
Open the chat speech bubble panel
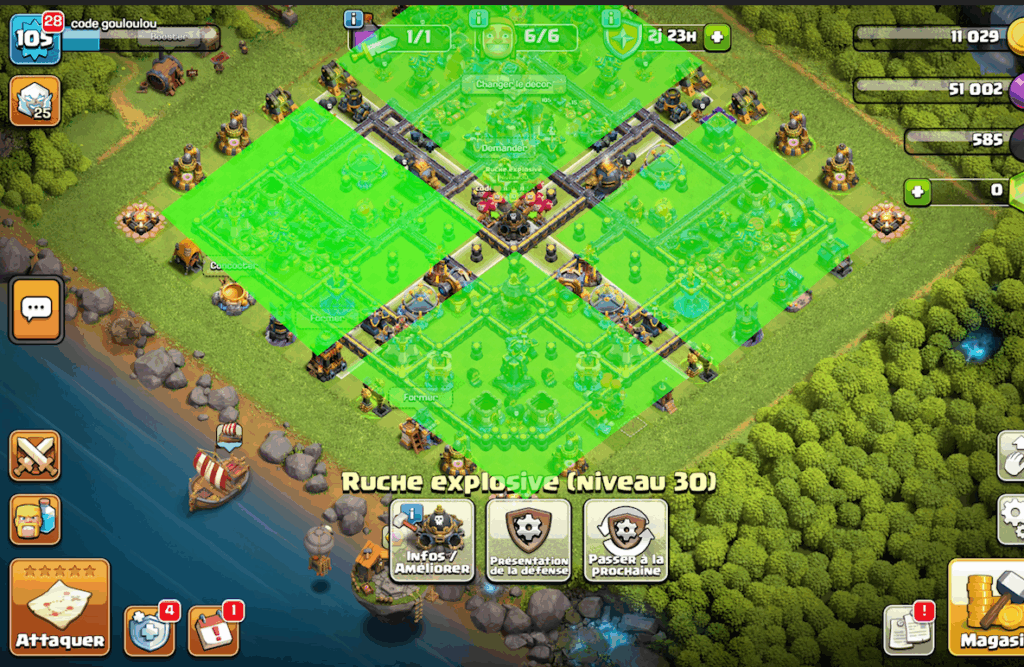point(37,310)
